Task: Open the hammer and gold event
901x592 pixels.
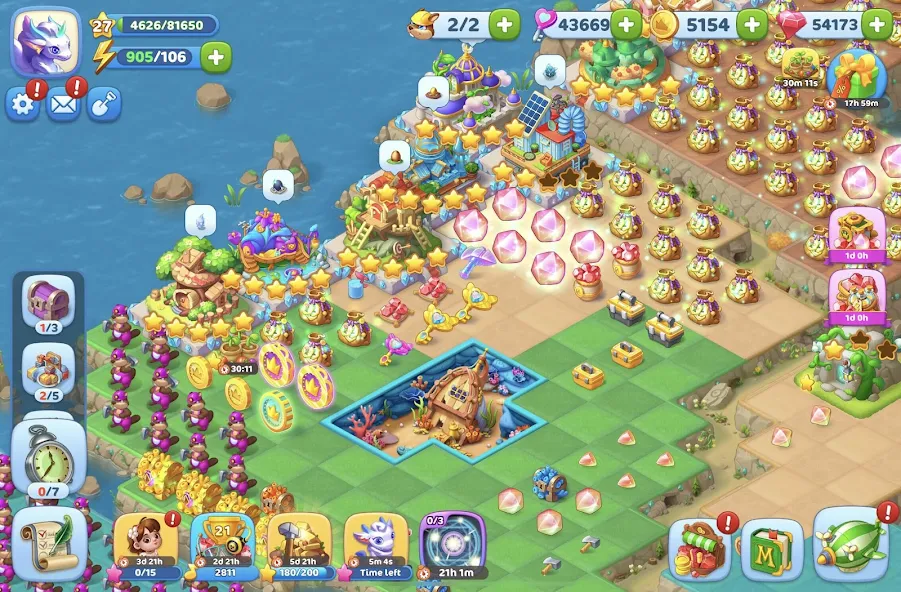Action: [299, 545]
